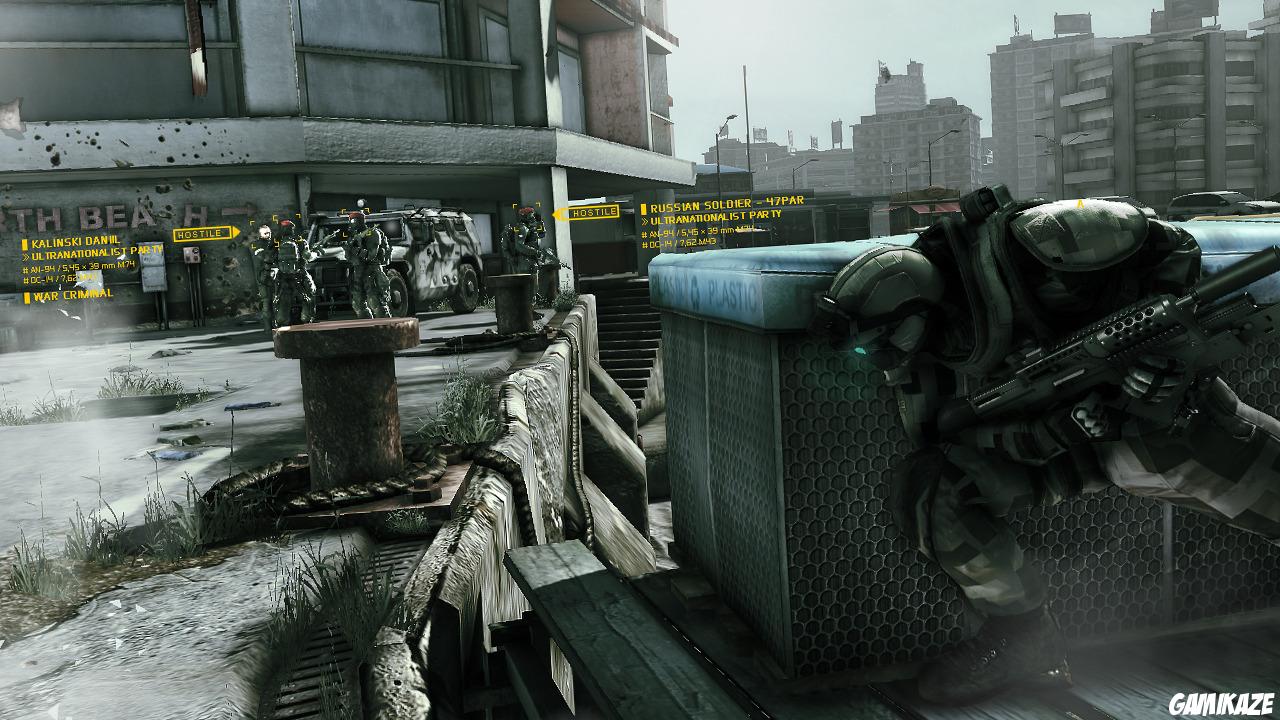Click the arrow pointing from the right HOSTILE tag
This screenshot has width=1280, height=720.
click(x=558, y=214)
